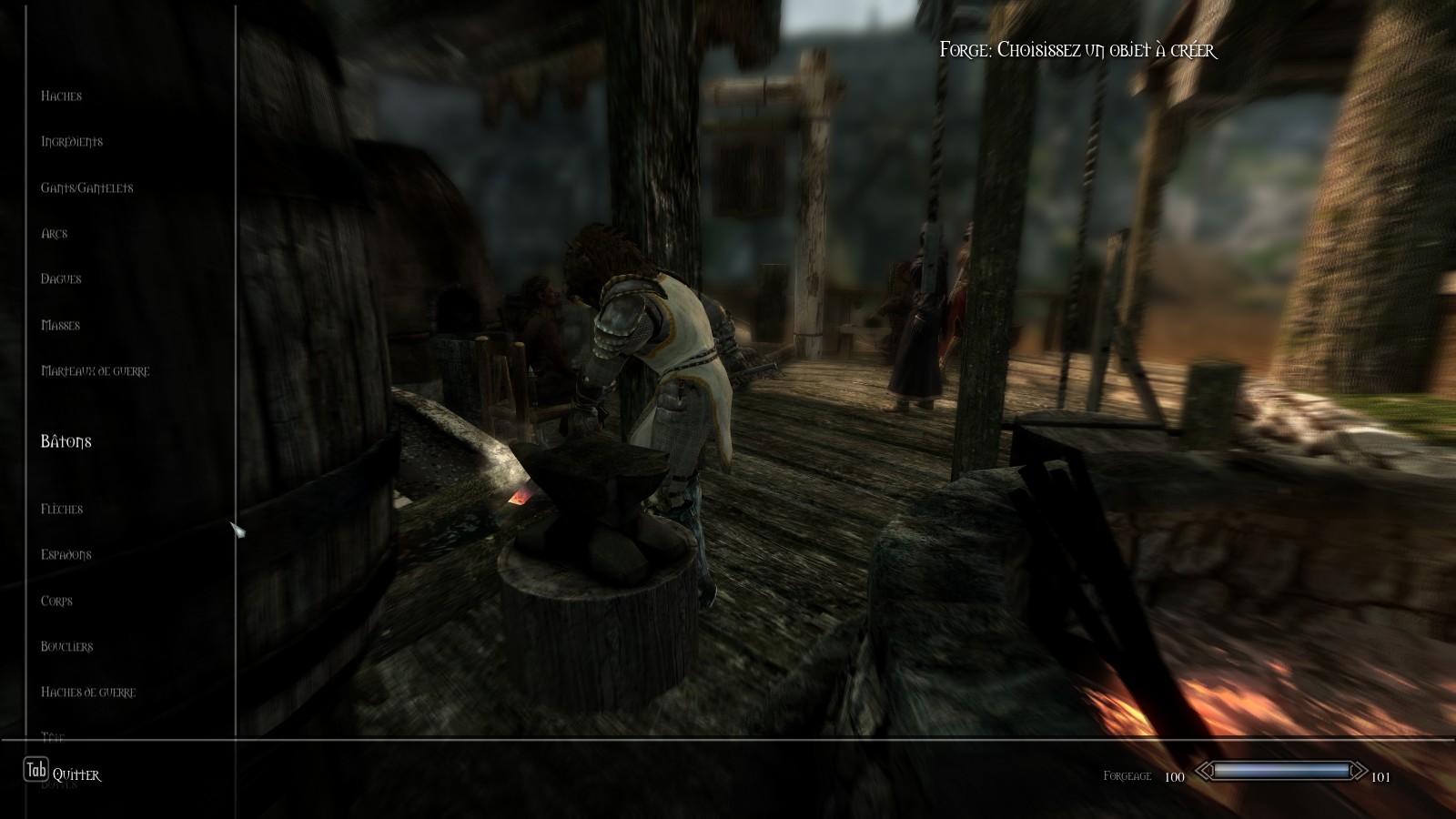Image resolution: width=1456 pixels, height=819 pixels.
Task: Select the Boucliers category
Action: coord(66,647)
